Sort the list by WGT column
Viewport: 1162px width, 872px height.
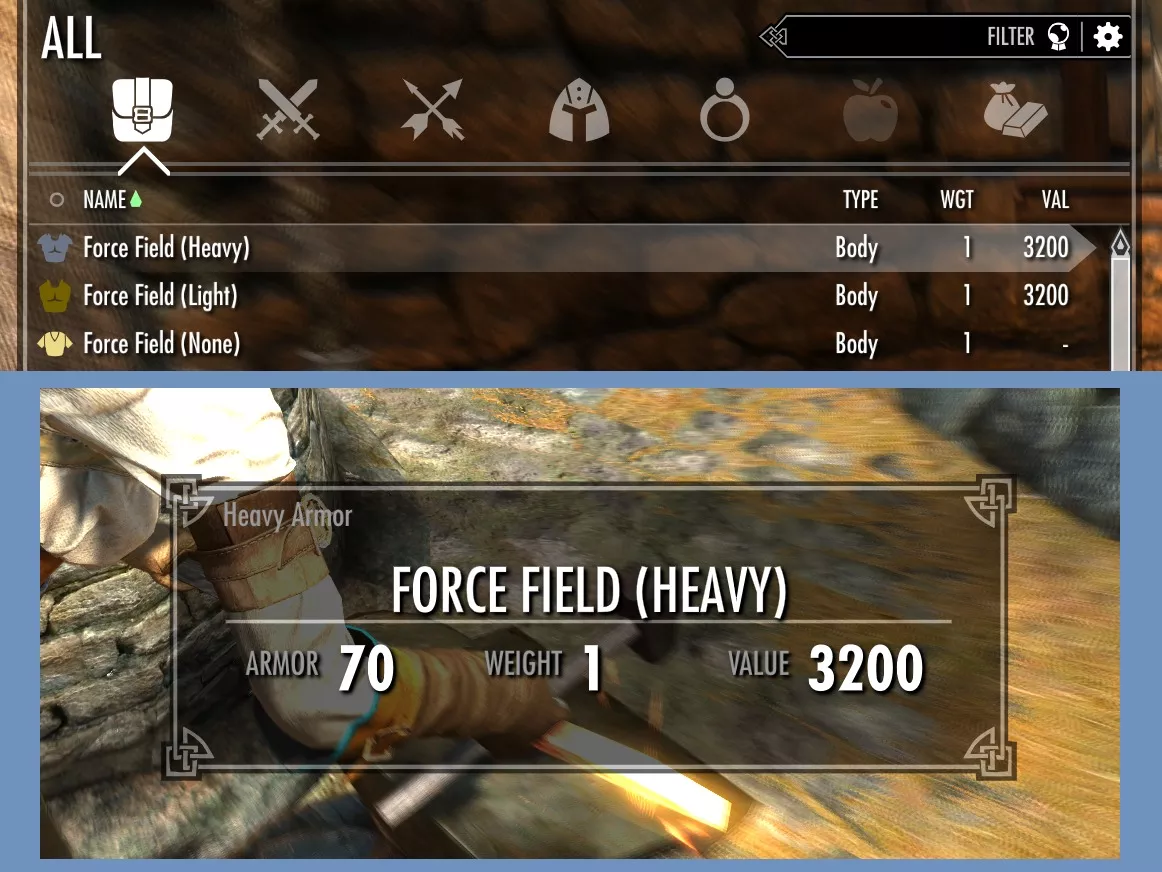click(x=956, y=200)
